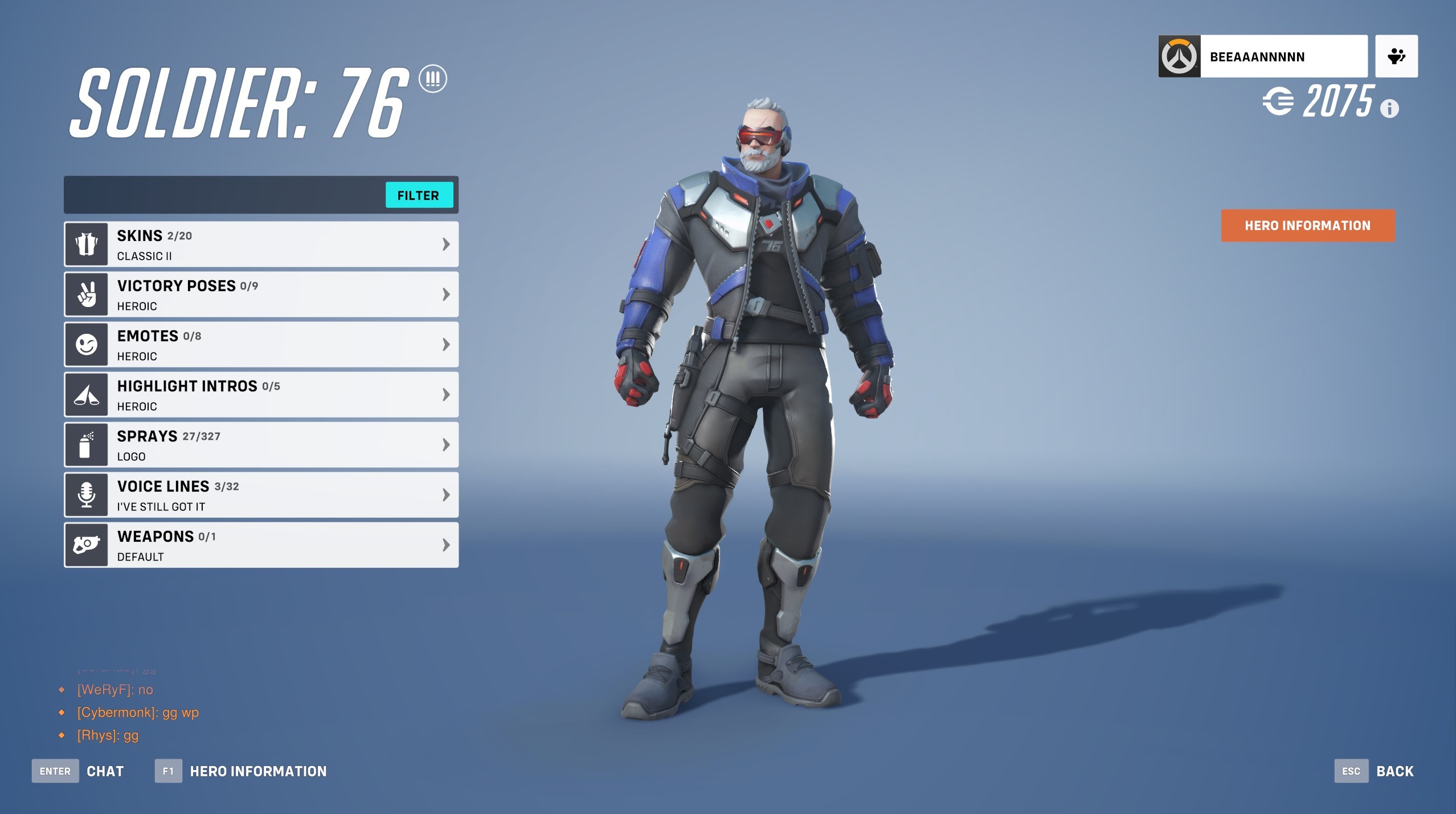This screenshot has height=814, width=1456.
Task: Expand the Voice Lines category
Action: [446, 494]
